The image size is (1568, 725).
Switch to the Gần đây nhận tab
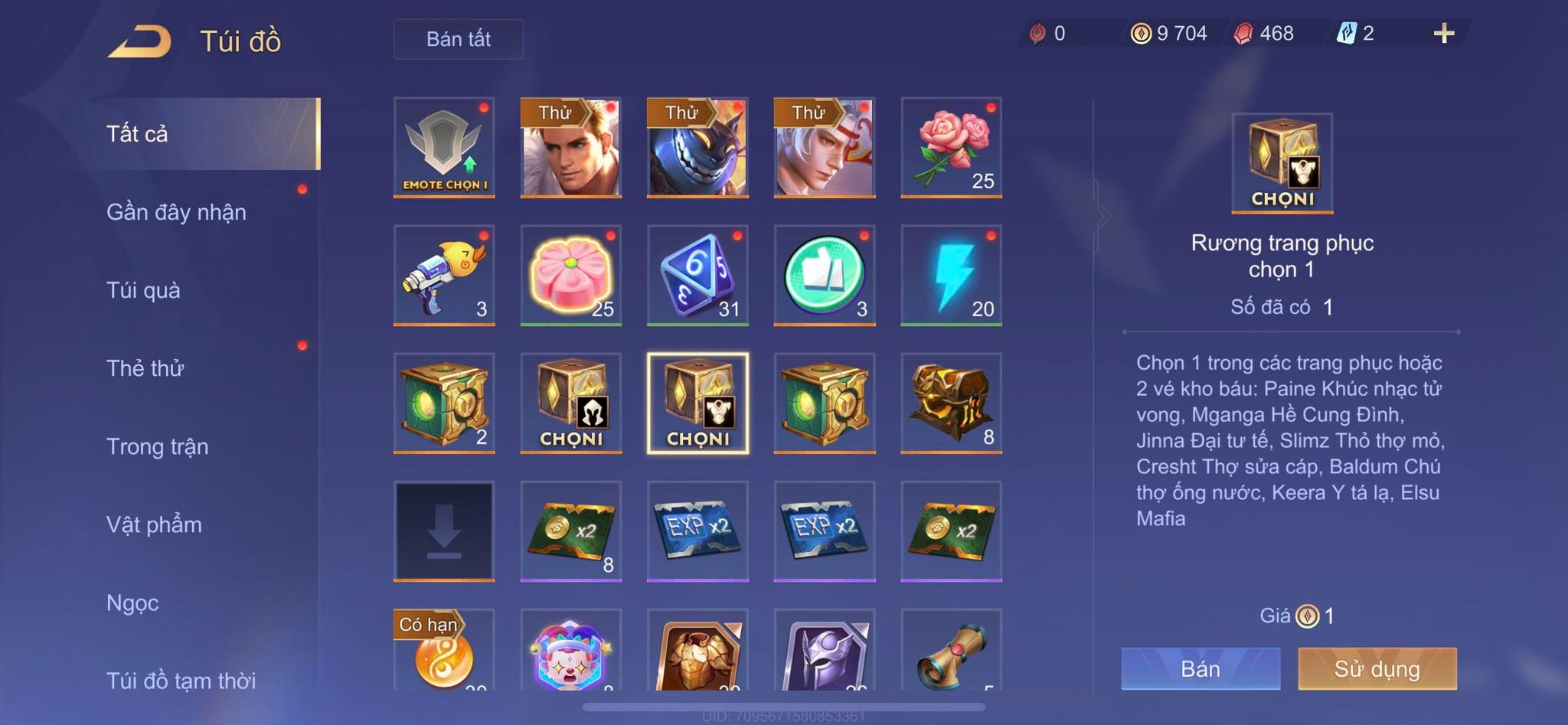(x=177, y=212)
